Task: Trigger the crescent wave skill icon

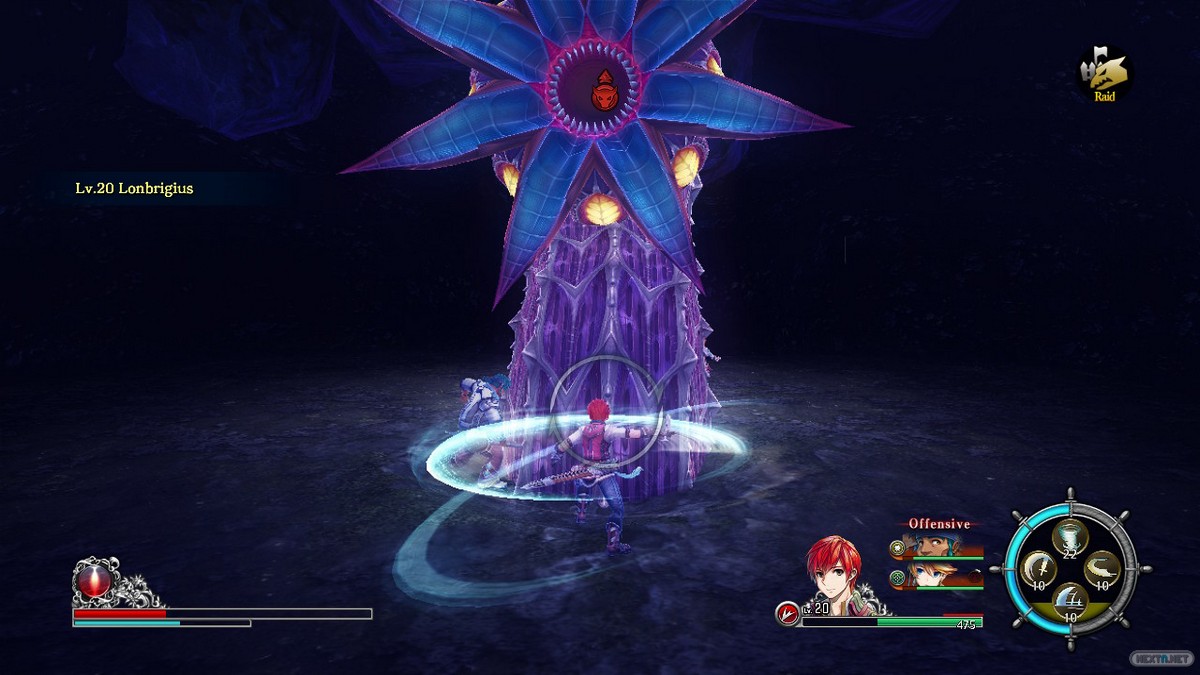Action: (1104, 570)
